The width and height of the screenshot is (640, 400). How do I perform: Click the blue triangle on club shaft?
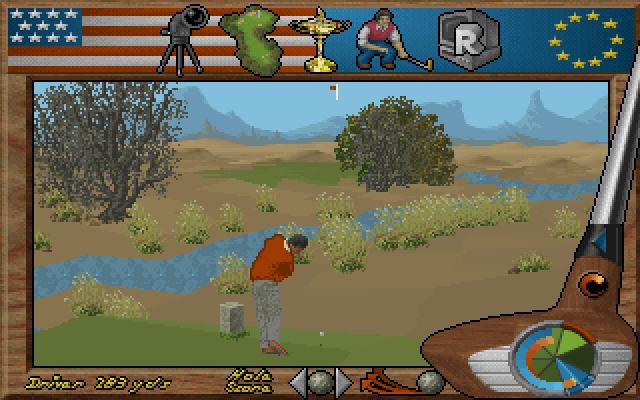coord(598,243)
